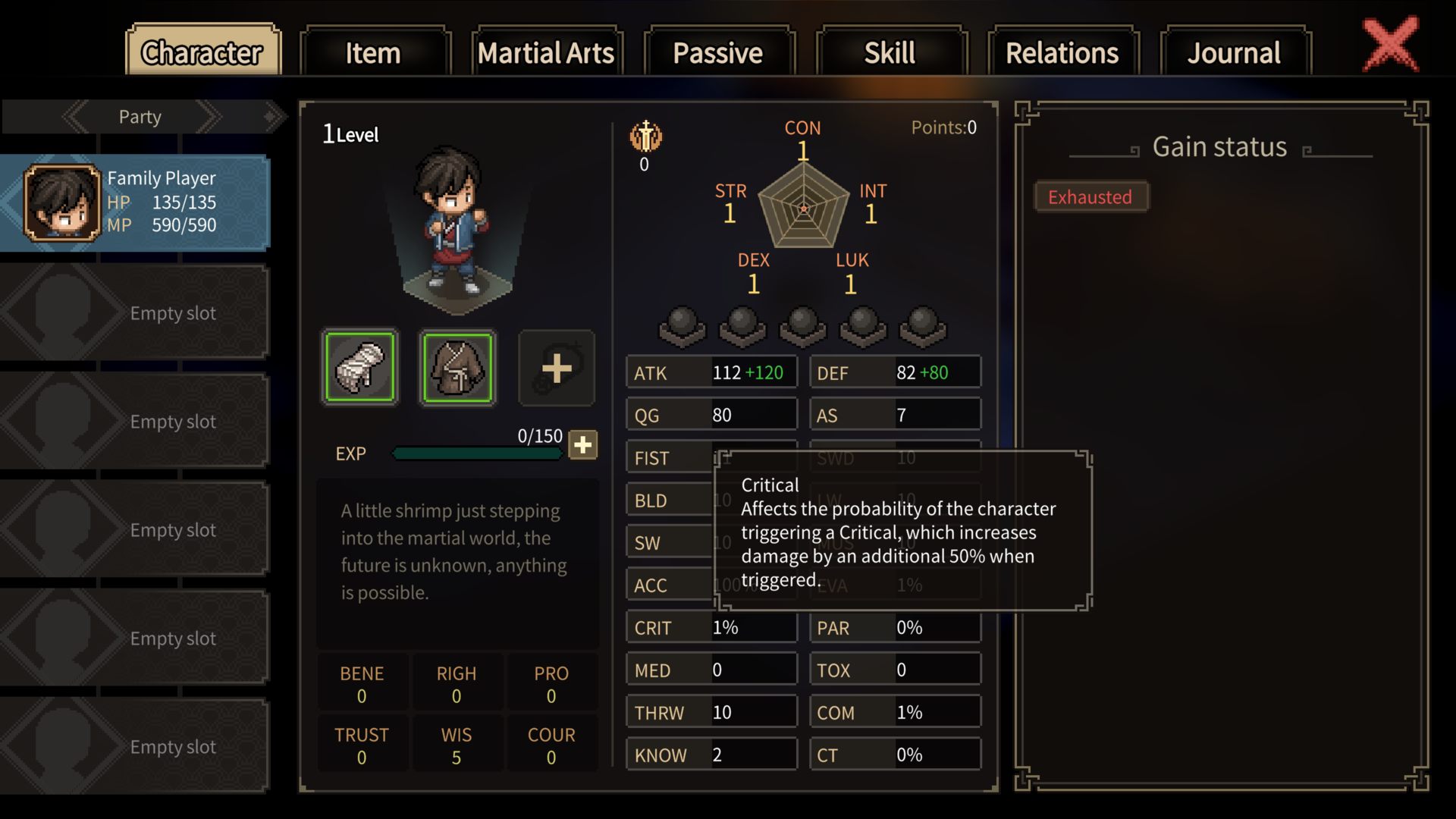Select the Passive tab
The width and height of the screenshot is (1456, 819).
[x=718, y=52]
